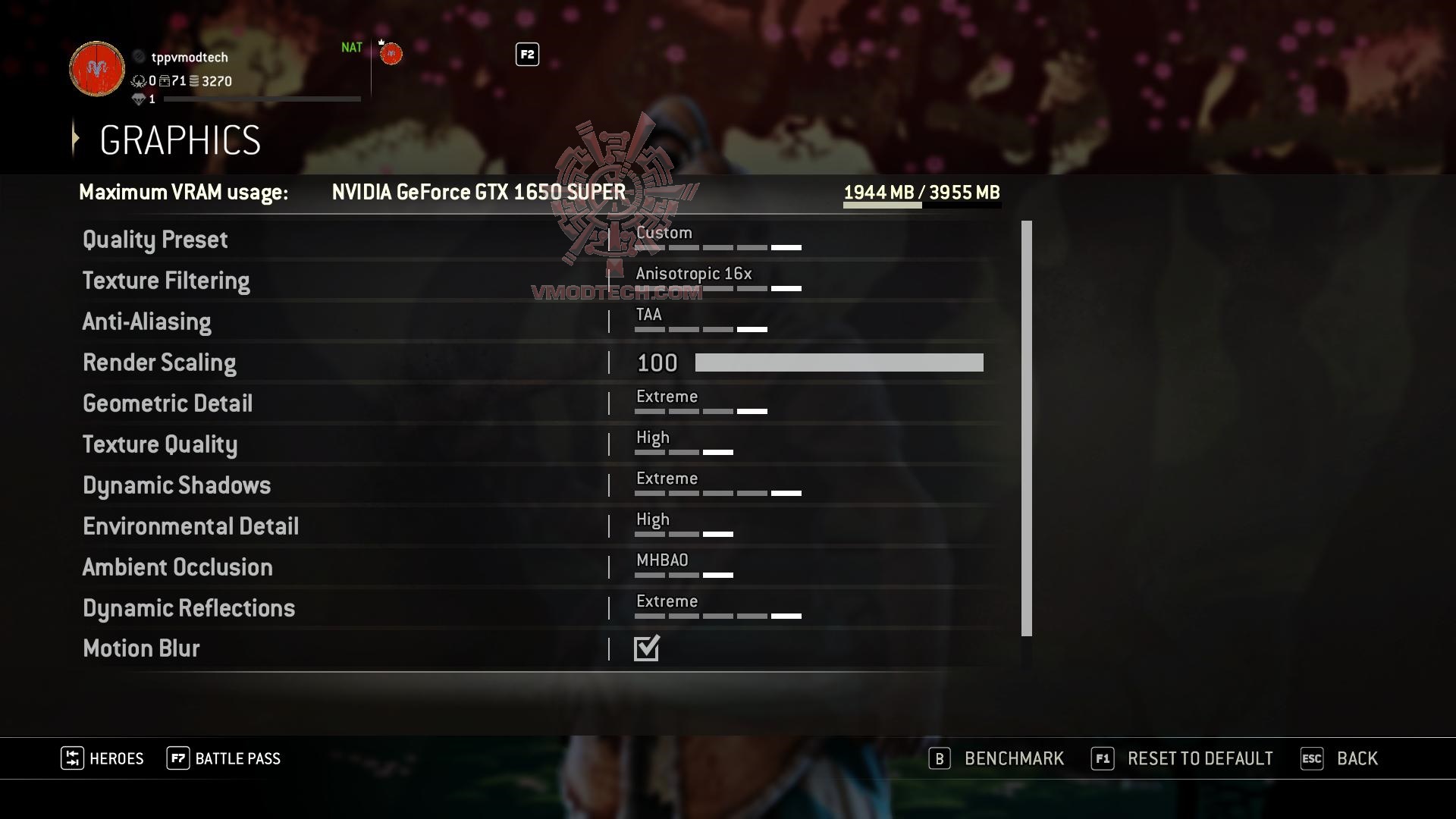Open the Heroes menu
The width and height of the screenshot is (1456, 819).
click(115, 758)
